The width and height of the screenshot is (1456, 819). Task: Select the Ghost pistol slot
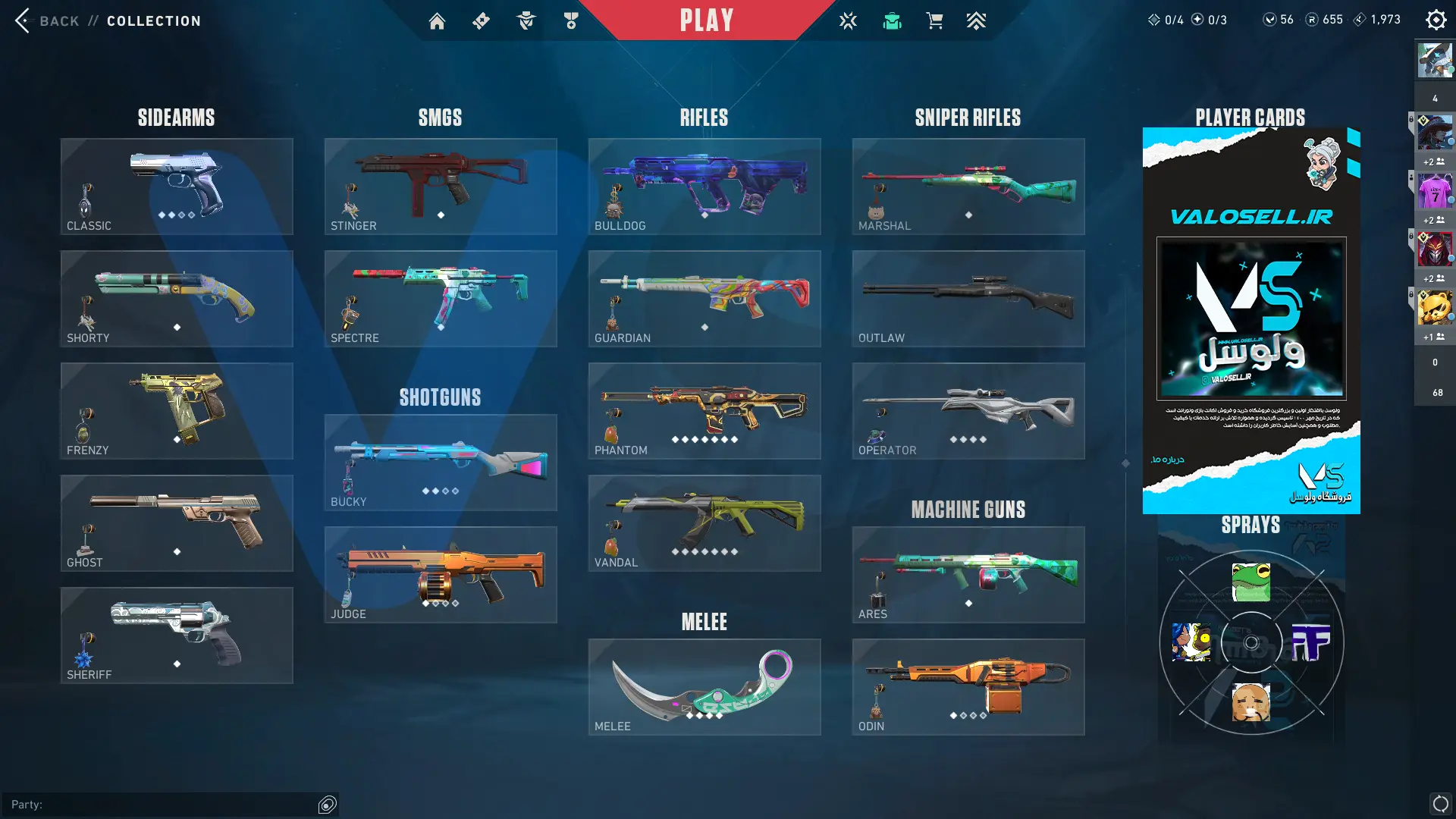click(177, 523)
